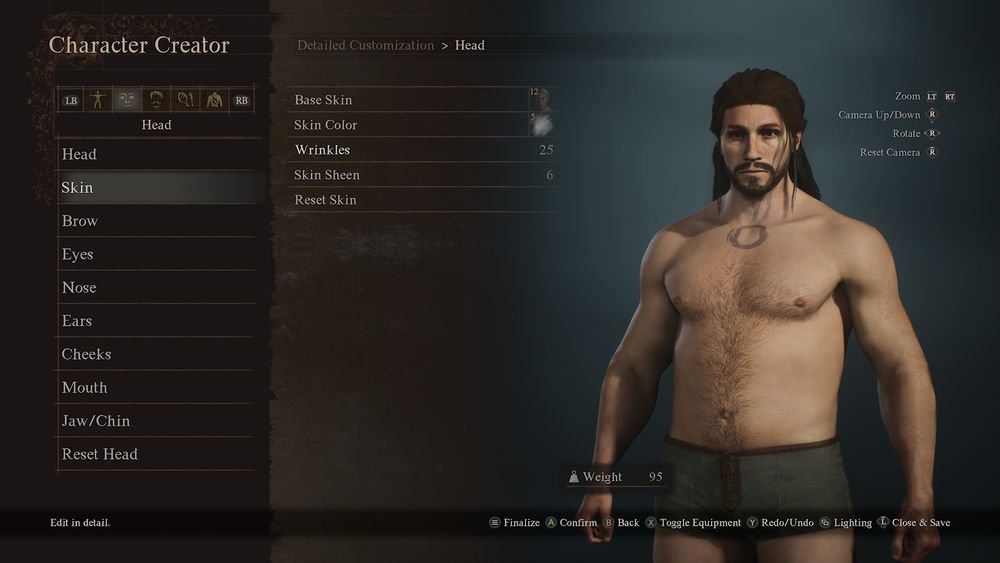Switch to the muscular torso tab

213,100
